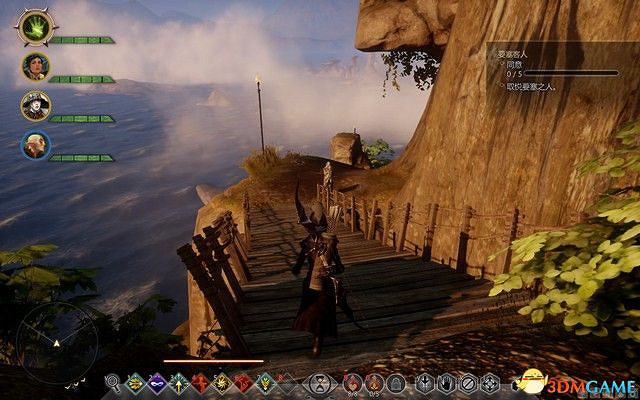
Task: Select the four-arrow tactical command icon
Action: coord(491,381)
